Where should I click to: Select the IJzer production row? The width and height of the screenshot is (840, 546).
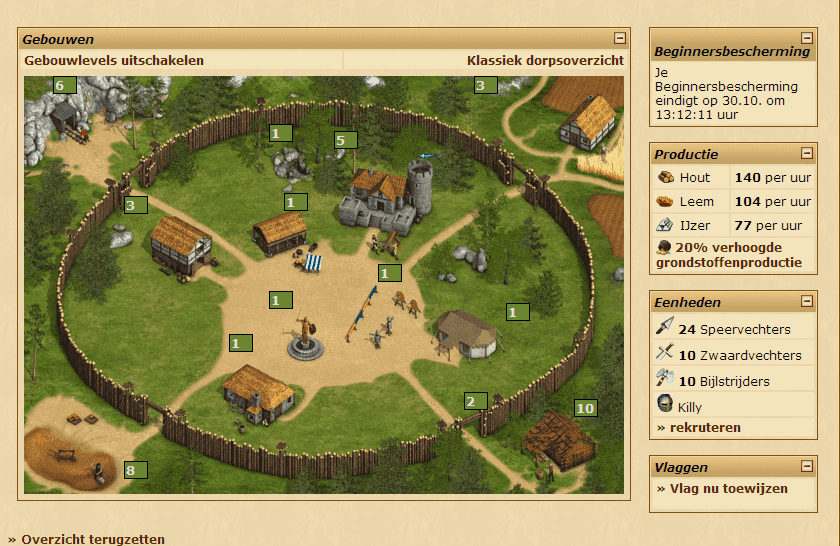click(694, 226)
